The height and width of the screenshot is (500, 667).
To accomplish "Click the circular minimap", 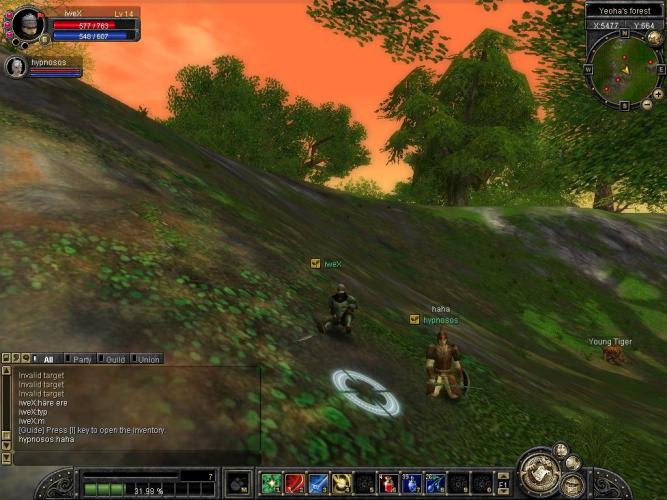I will pos(622,70).
